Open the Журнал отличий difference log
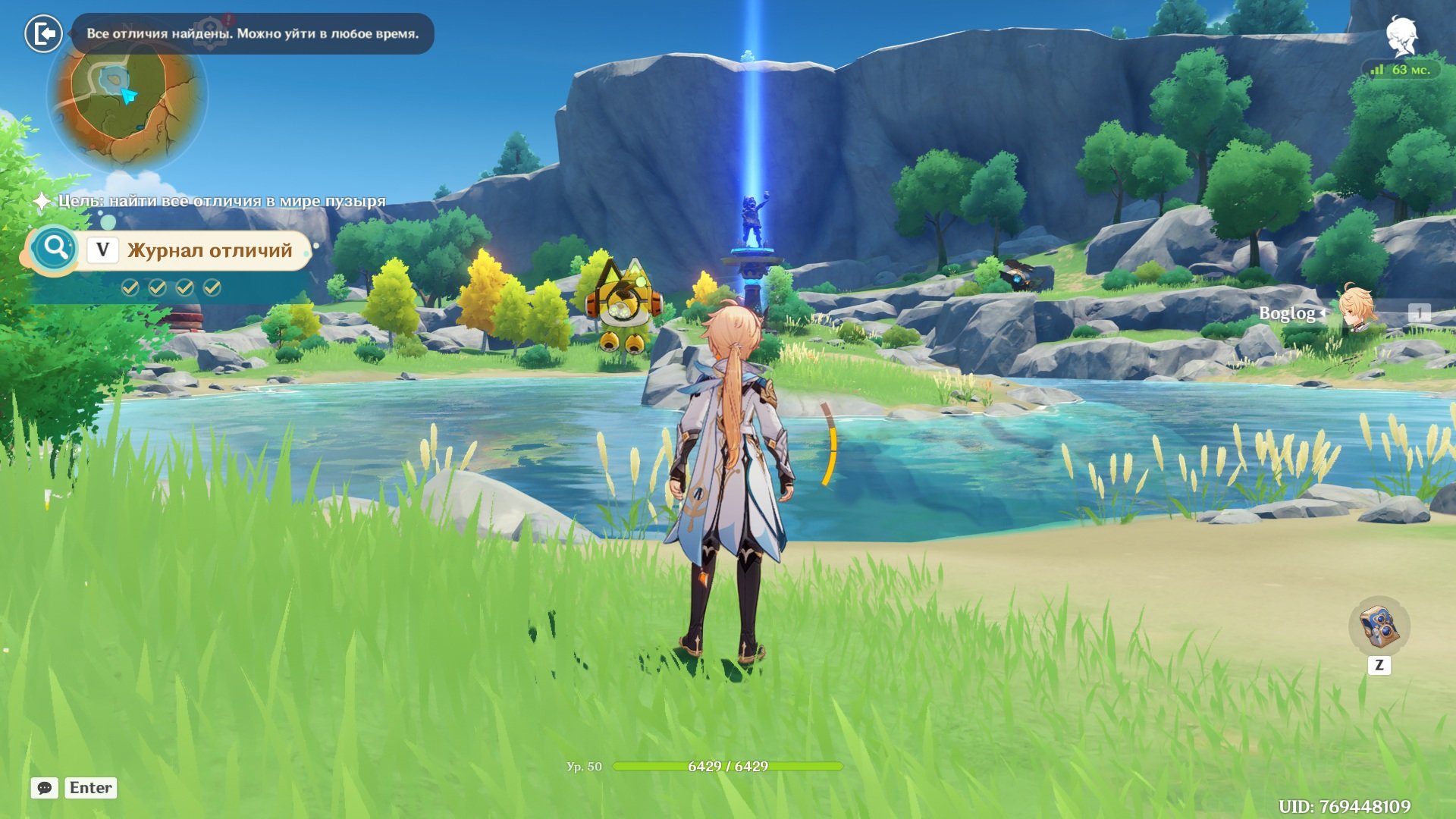Viewport: 1456px width, 819px height. click(209, 251)
